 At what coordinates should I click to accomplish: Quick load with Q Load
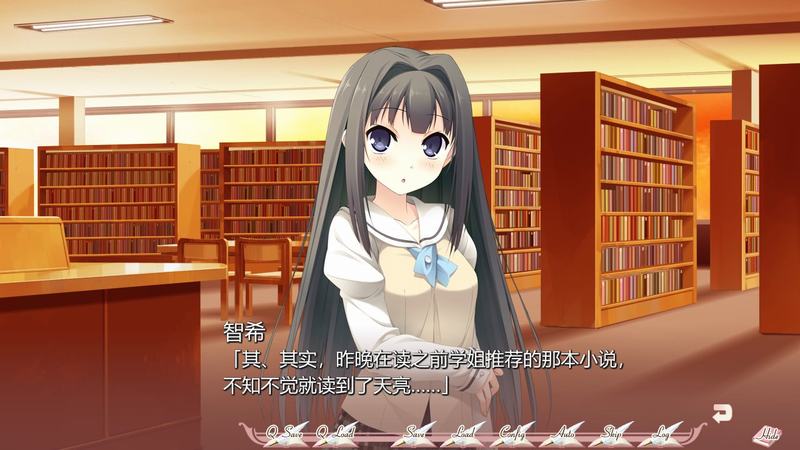(335, 433)
